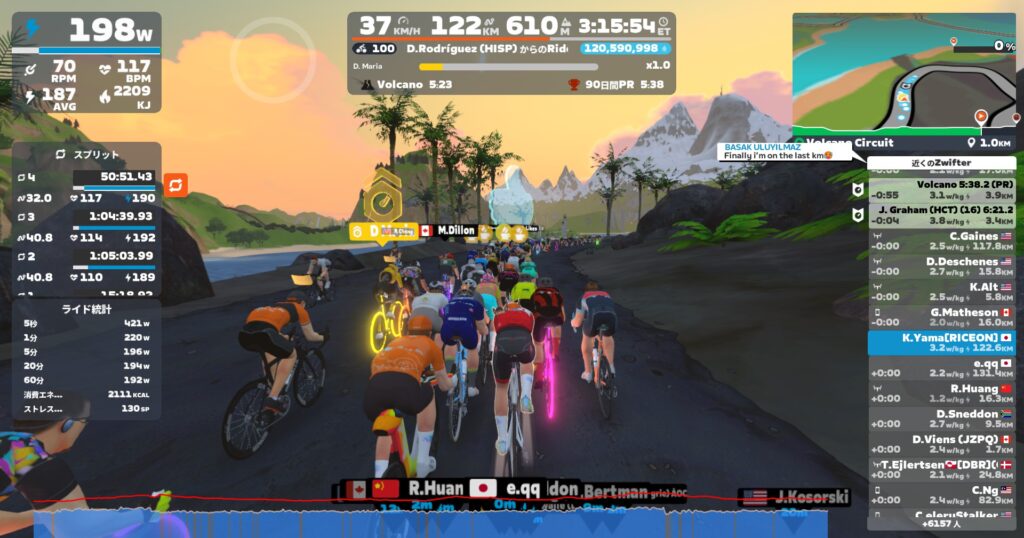Select D.Sneddon from nearby riders

click(940, 418)
